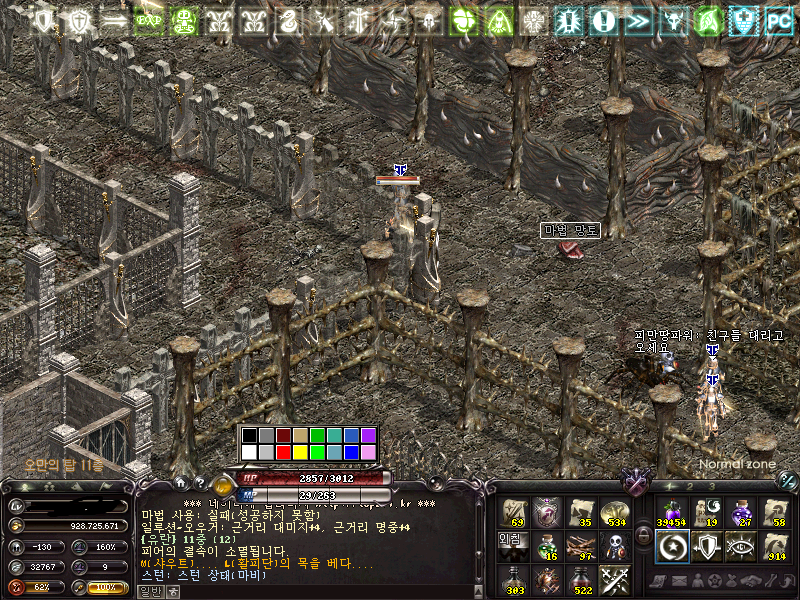Activate the shield with arrow skill
Viewport: 800px width, 600px height.
point(706,546)
